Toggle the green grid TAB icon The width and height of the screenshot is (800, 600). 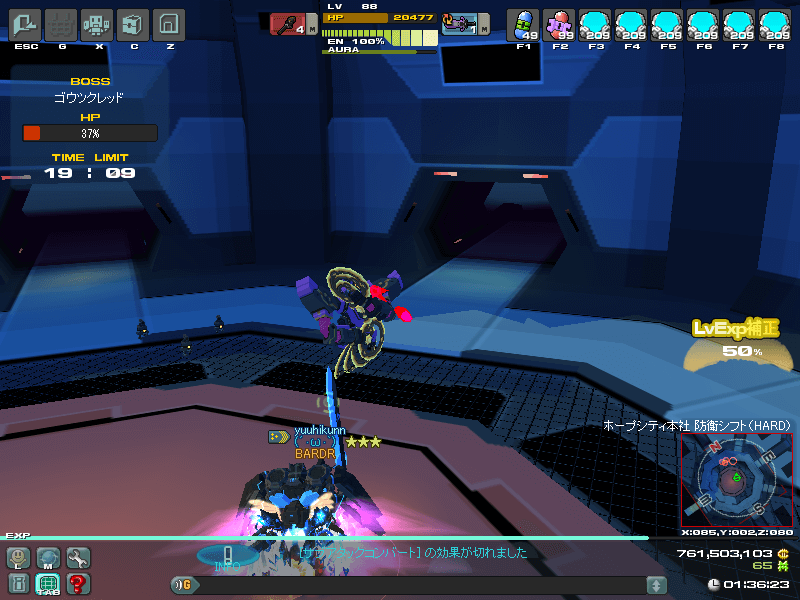[48, 584]
